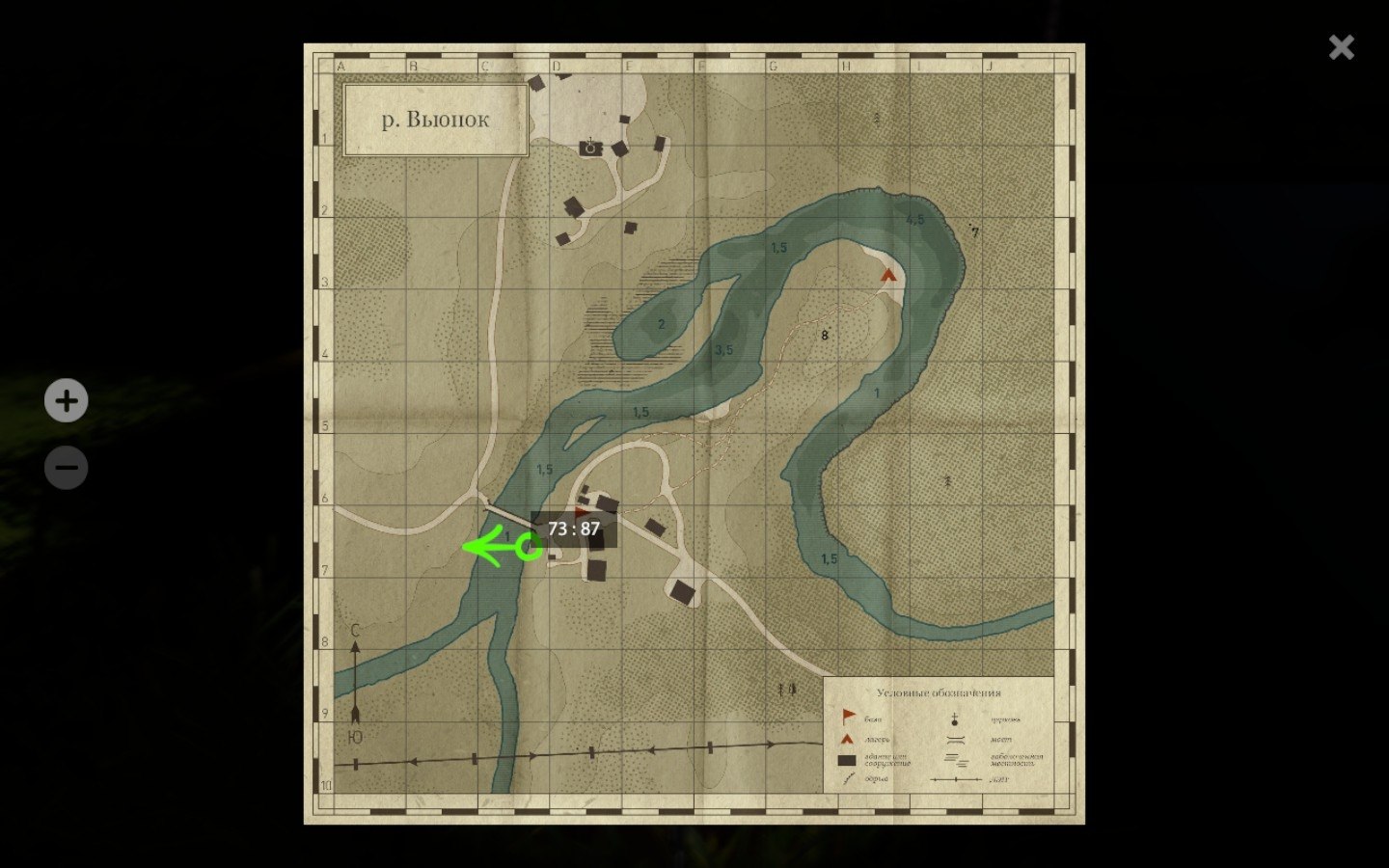
Task: Click the bridge symbol in the legend
Action: click(x=956, y=740)
